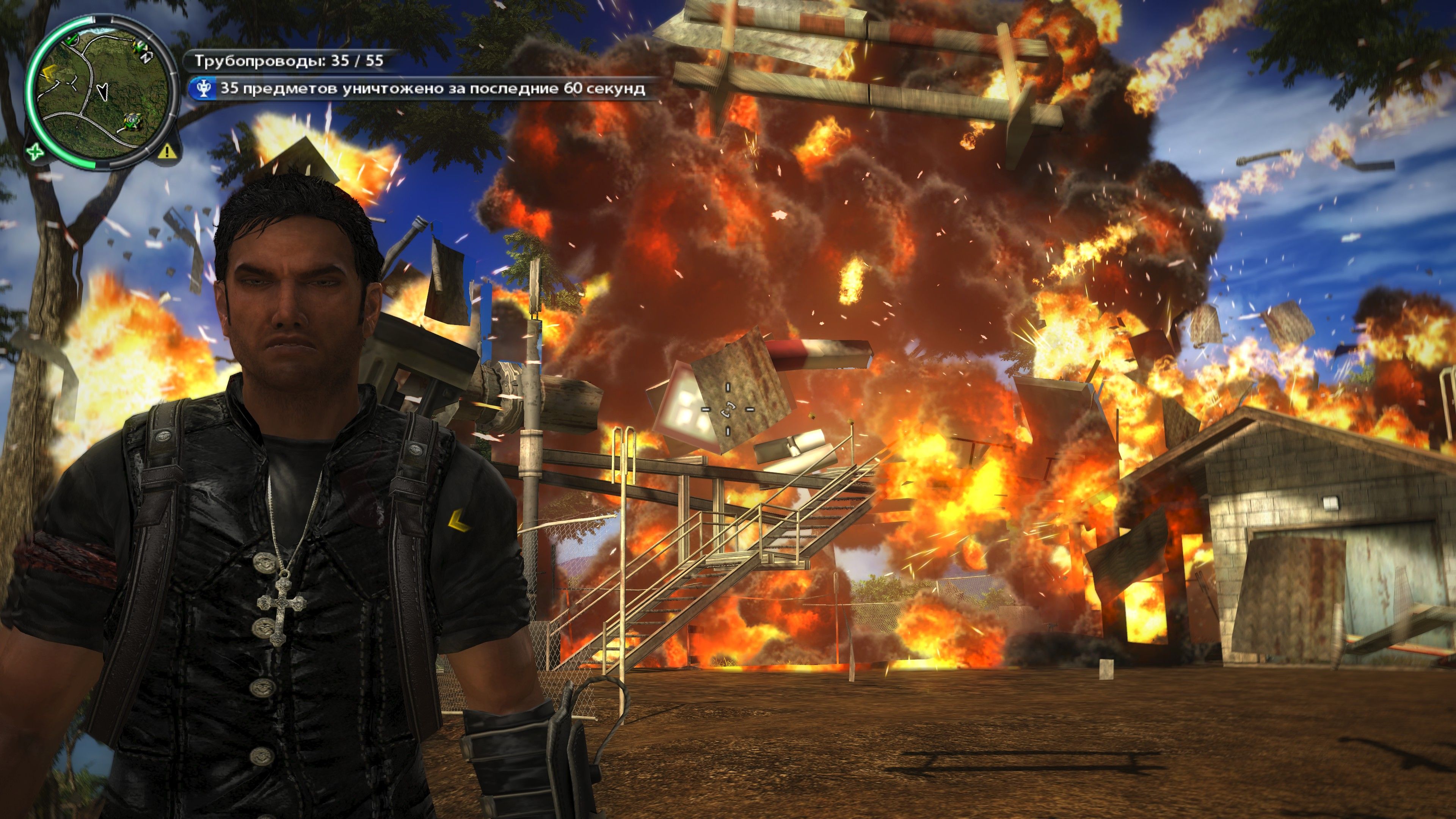Click the yellow waypoint arrow inside the minimap
This screenshot has width=1456, height=819.
coord(49,73)
